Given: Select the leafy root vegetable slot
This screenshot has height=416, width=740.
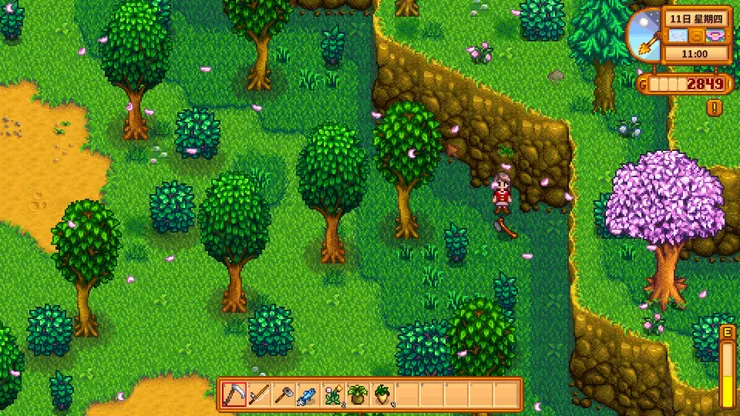Looking at the screenshot, I should click(382, 394).
